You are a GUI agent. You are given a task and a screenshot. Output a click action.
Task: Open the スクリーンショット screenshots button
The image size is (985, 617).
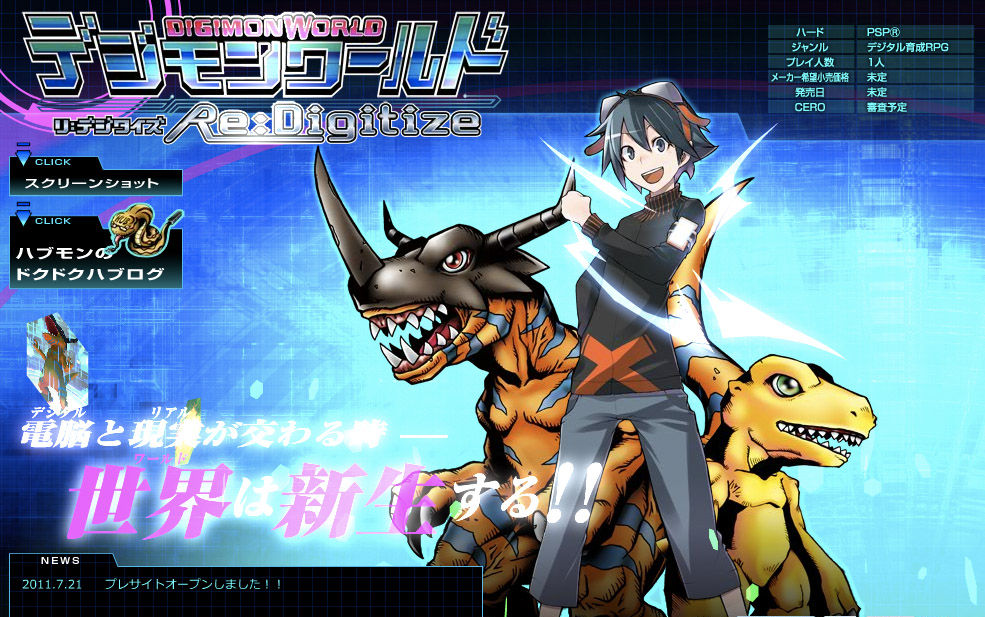97,183
